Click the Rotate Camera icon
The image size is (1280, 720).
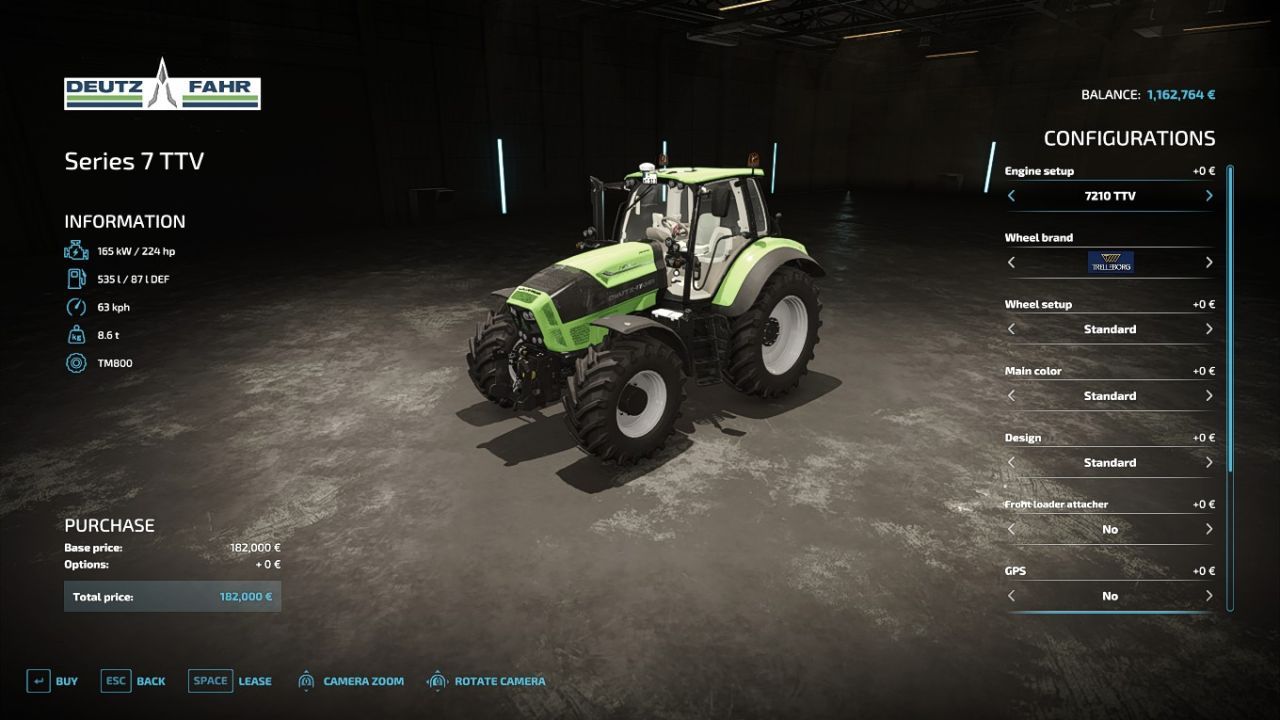(x=437, y=680)
